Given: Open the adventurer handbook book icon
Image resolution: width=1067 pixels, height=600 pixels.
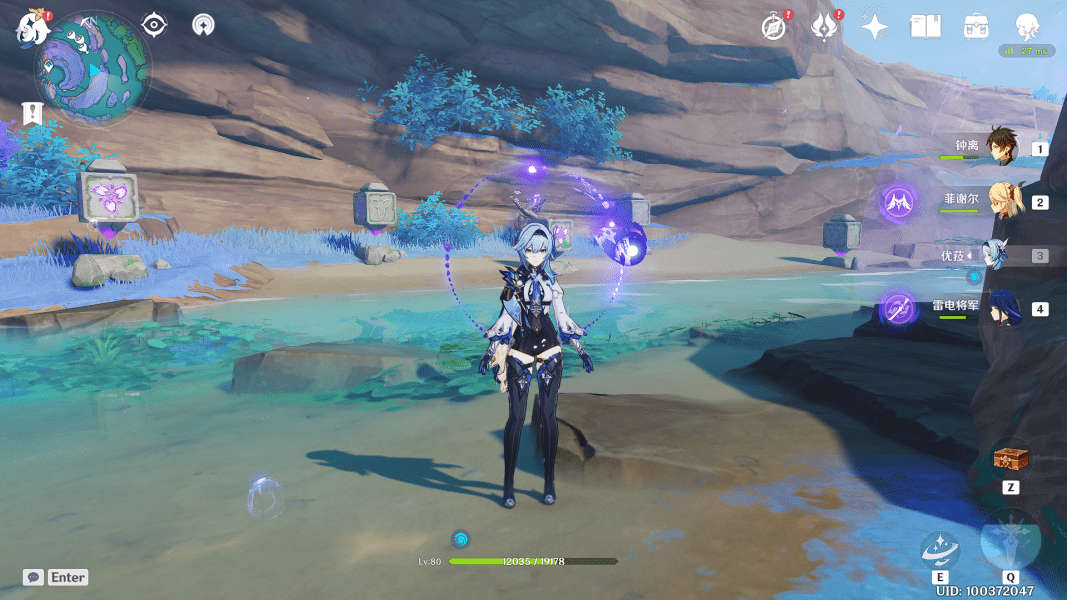Looking at the screenshot, I should tap(926, 27).
